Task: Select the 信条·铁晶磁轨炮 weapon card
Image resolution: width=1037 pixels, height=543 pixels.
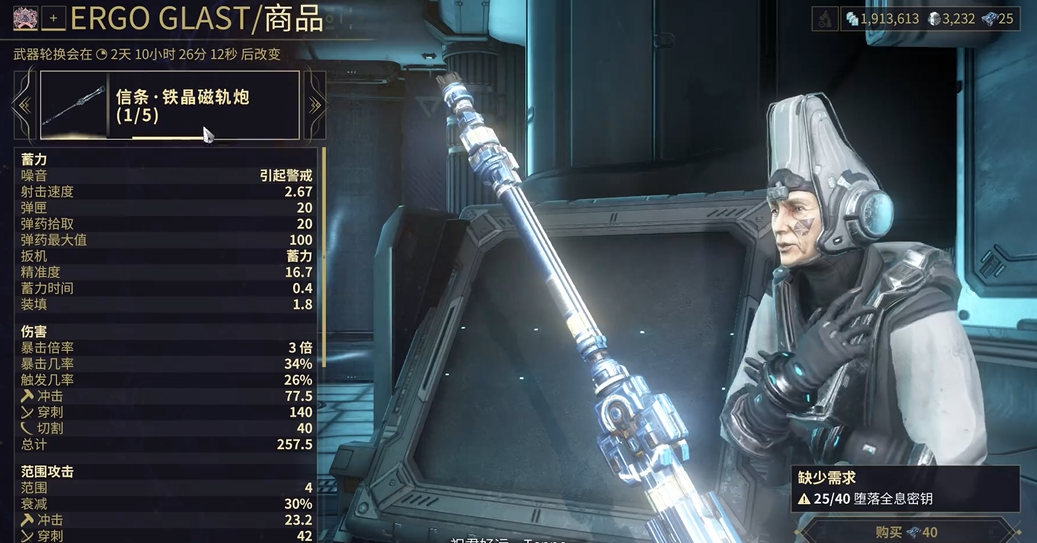Action: (169, 105)
